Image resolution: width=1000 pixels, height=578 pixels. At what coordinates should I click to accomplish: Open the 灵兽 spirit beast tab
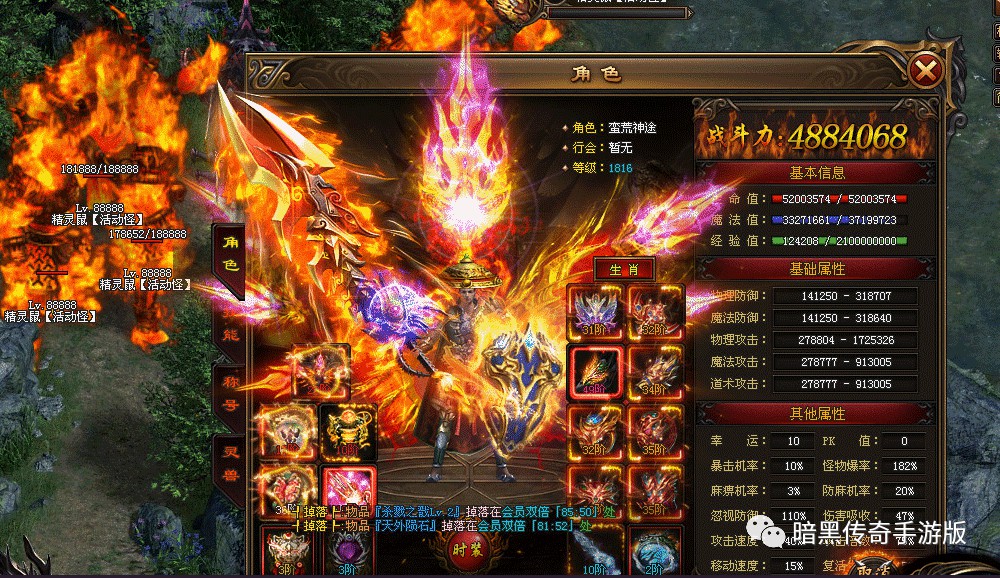tap(228, 462)
